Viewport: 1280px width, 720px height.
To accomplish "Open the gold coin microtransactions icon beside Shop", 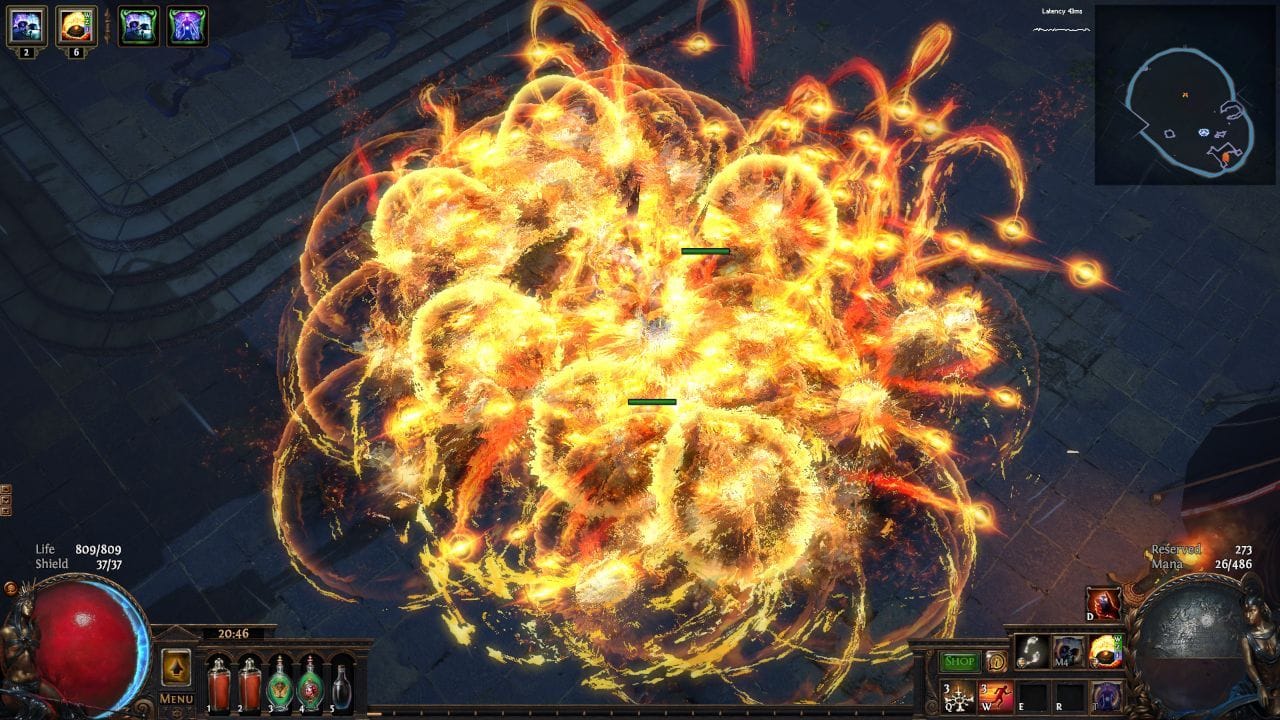I will pyautogui.click(x=996, y=662).
